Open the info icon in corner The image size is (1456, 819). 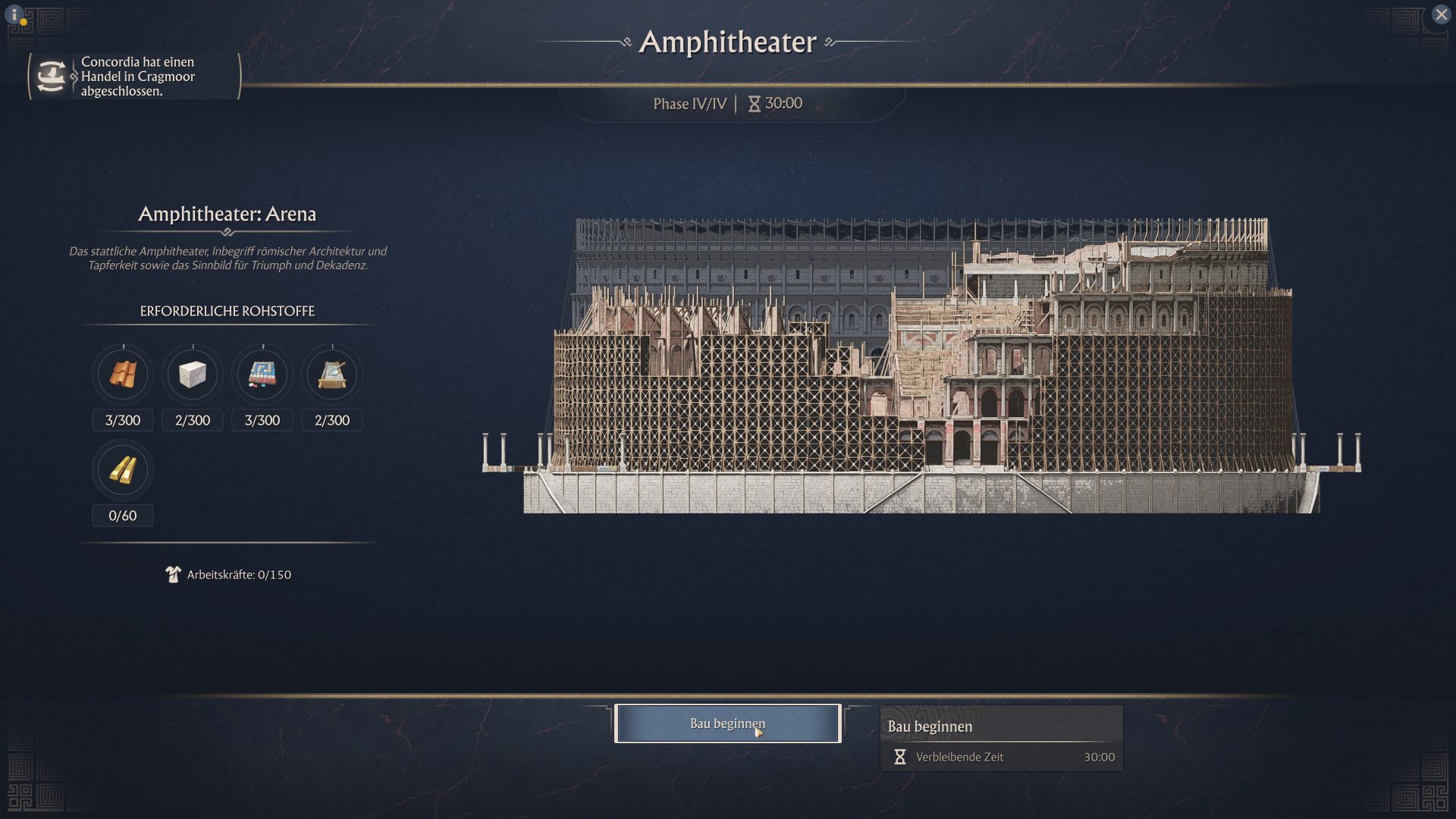point(14,14)
